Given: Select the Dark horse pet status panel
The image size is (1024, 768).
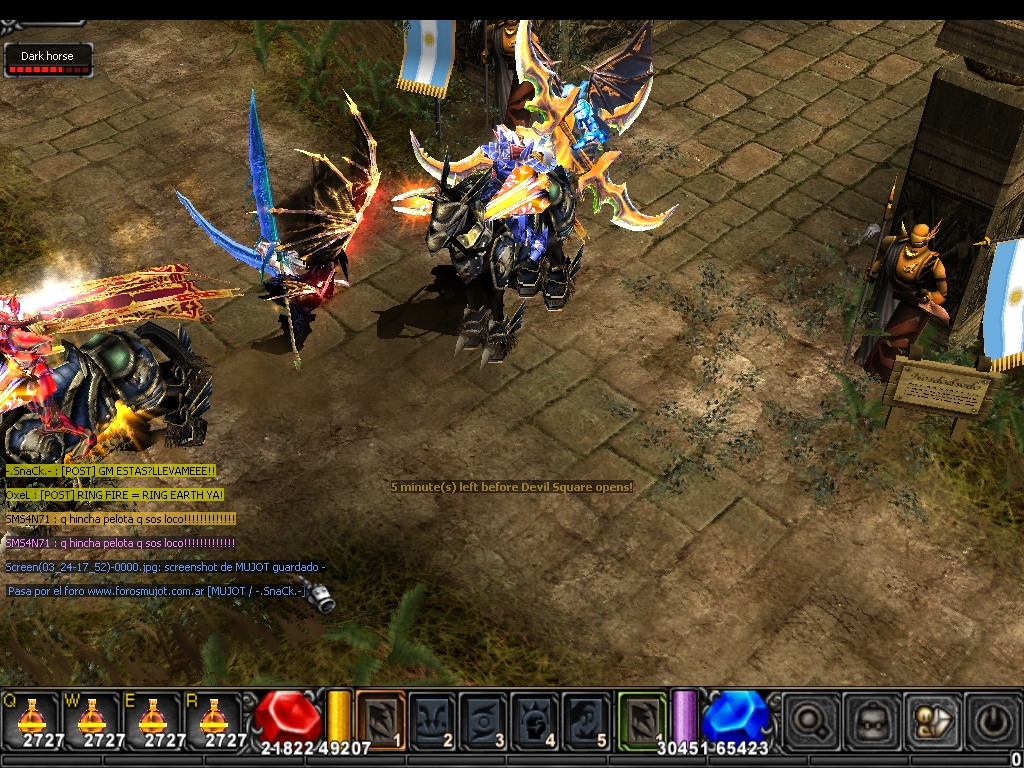Looking at the screenshot, I should tap(48, 60).
